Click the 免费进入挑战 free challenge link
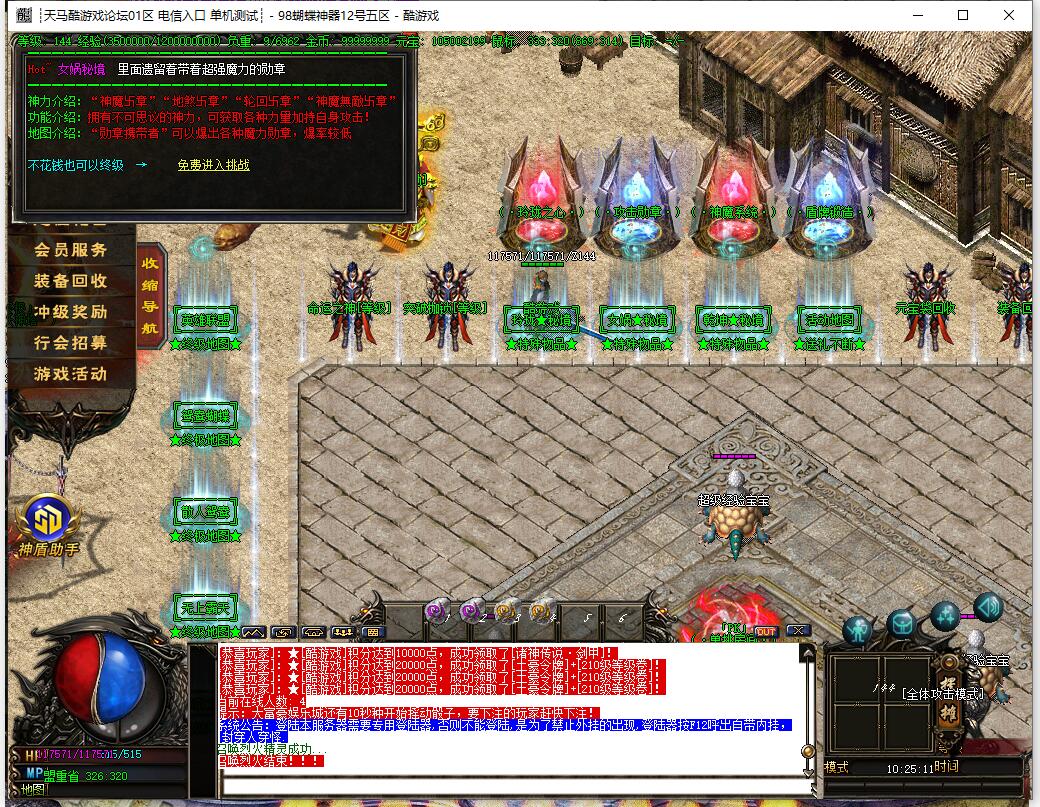Viewport: 1040px width, 807px height. point(213,165)
